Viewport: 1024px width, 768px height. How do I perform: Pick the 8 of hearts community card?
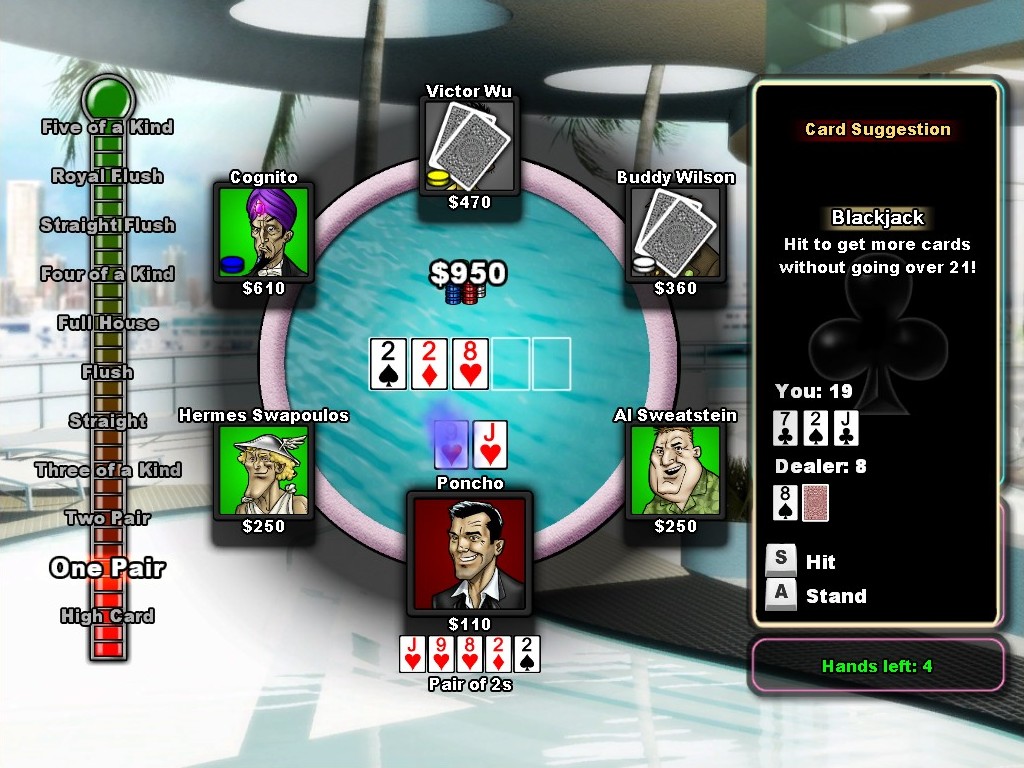click(x=470, y=364)
